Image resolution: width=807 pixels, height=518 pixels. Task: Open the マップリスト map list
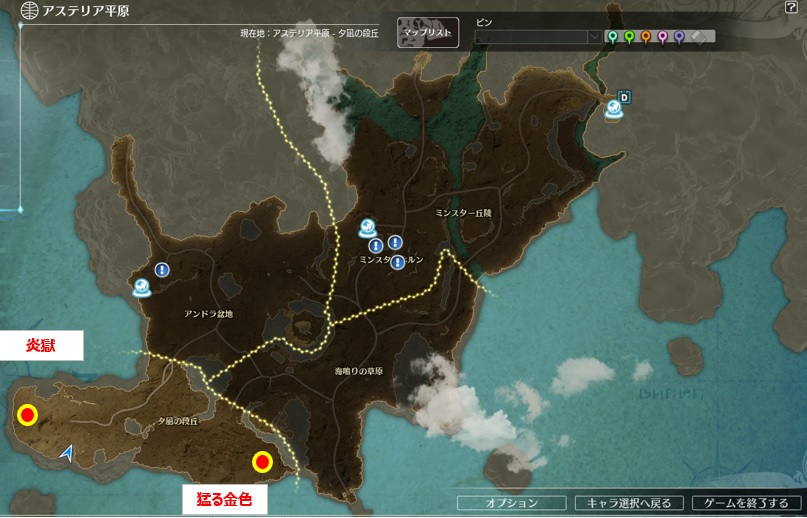[428, 33]
